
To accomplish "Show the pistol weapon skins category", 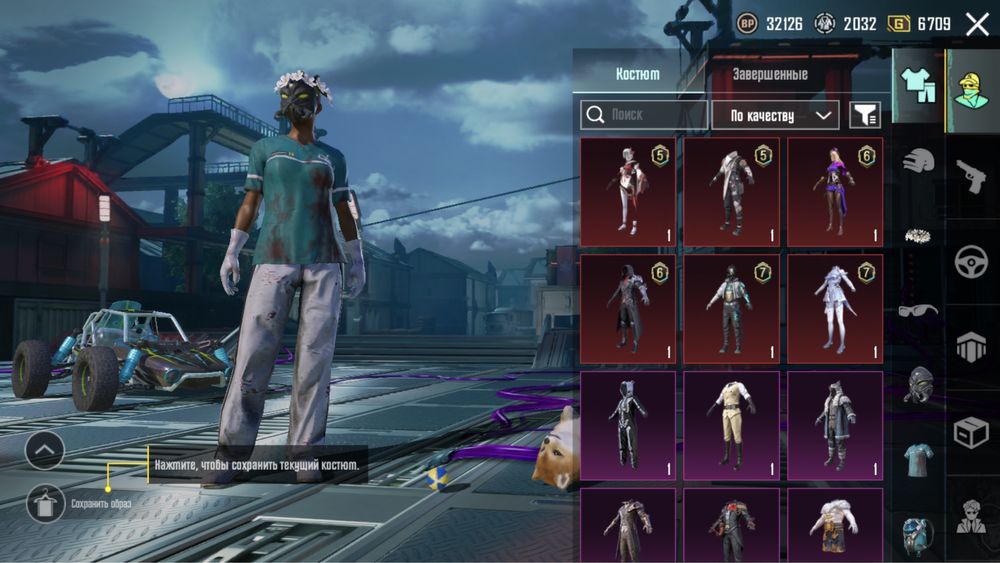I will click(x=972, y=176).
